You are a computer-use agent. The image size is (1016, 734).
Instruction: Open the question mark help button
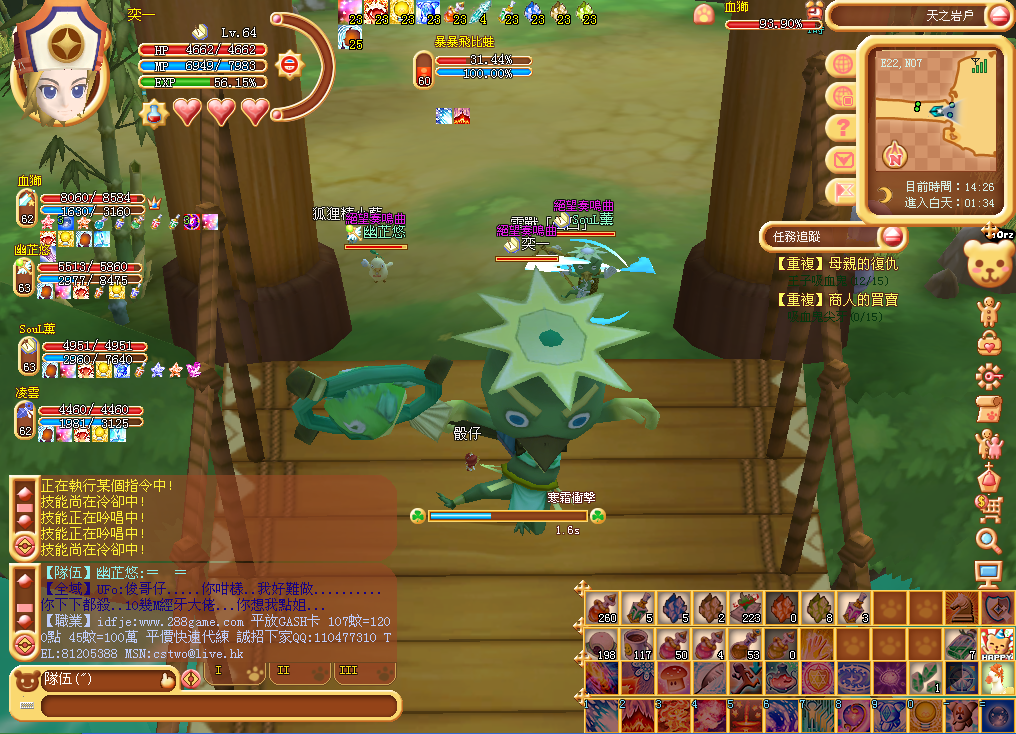[843, 128]
